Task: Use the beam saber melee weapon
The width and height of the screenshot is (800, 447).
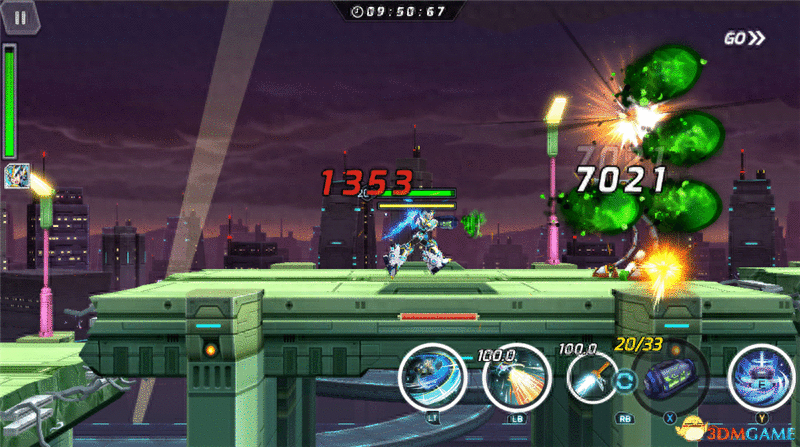Action: point(594,381)
